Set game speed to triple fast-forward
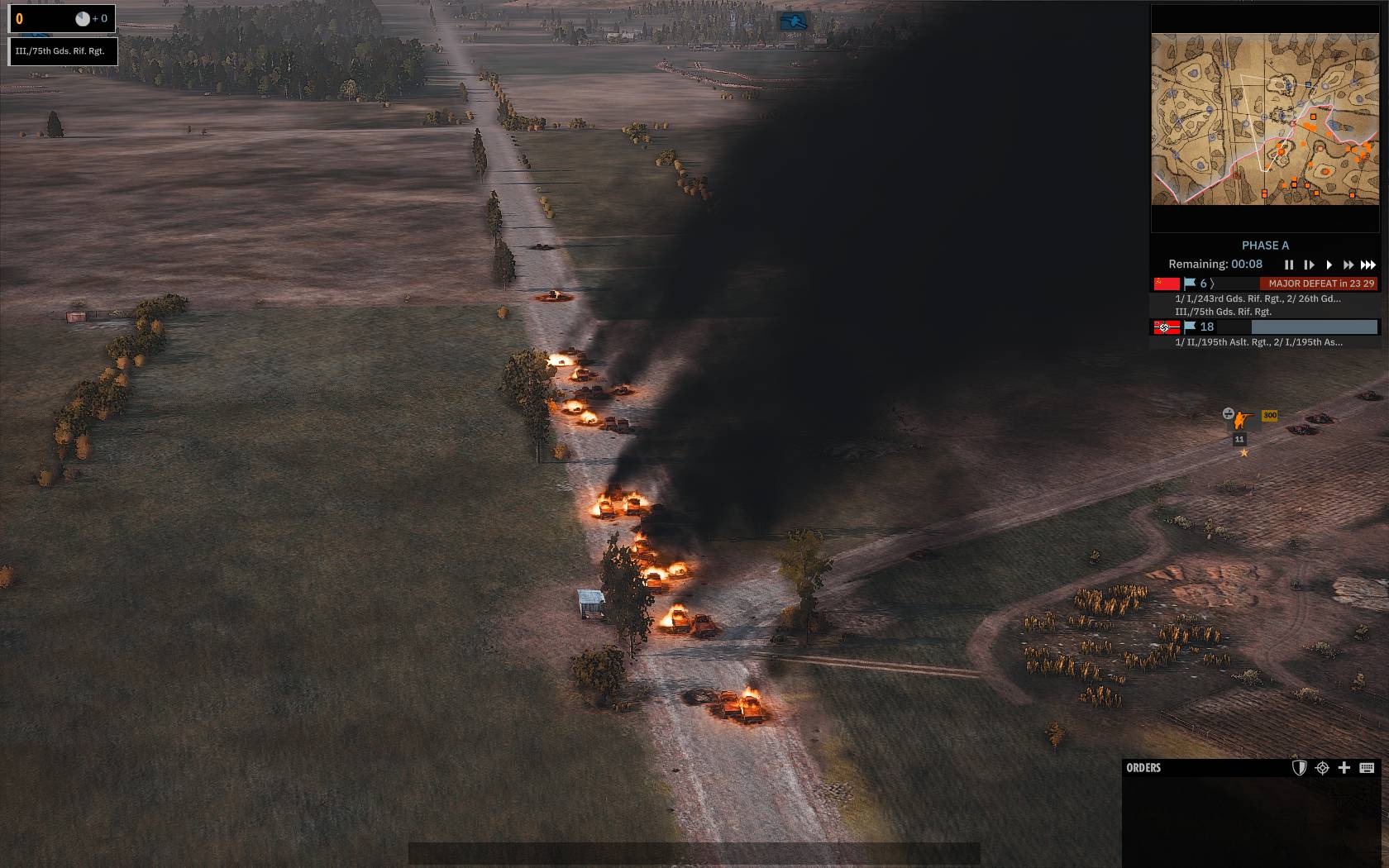This screenshot has width=1389, height=868. (1368, 265)
